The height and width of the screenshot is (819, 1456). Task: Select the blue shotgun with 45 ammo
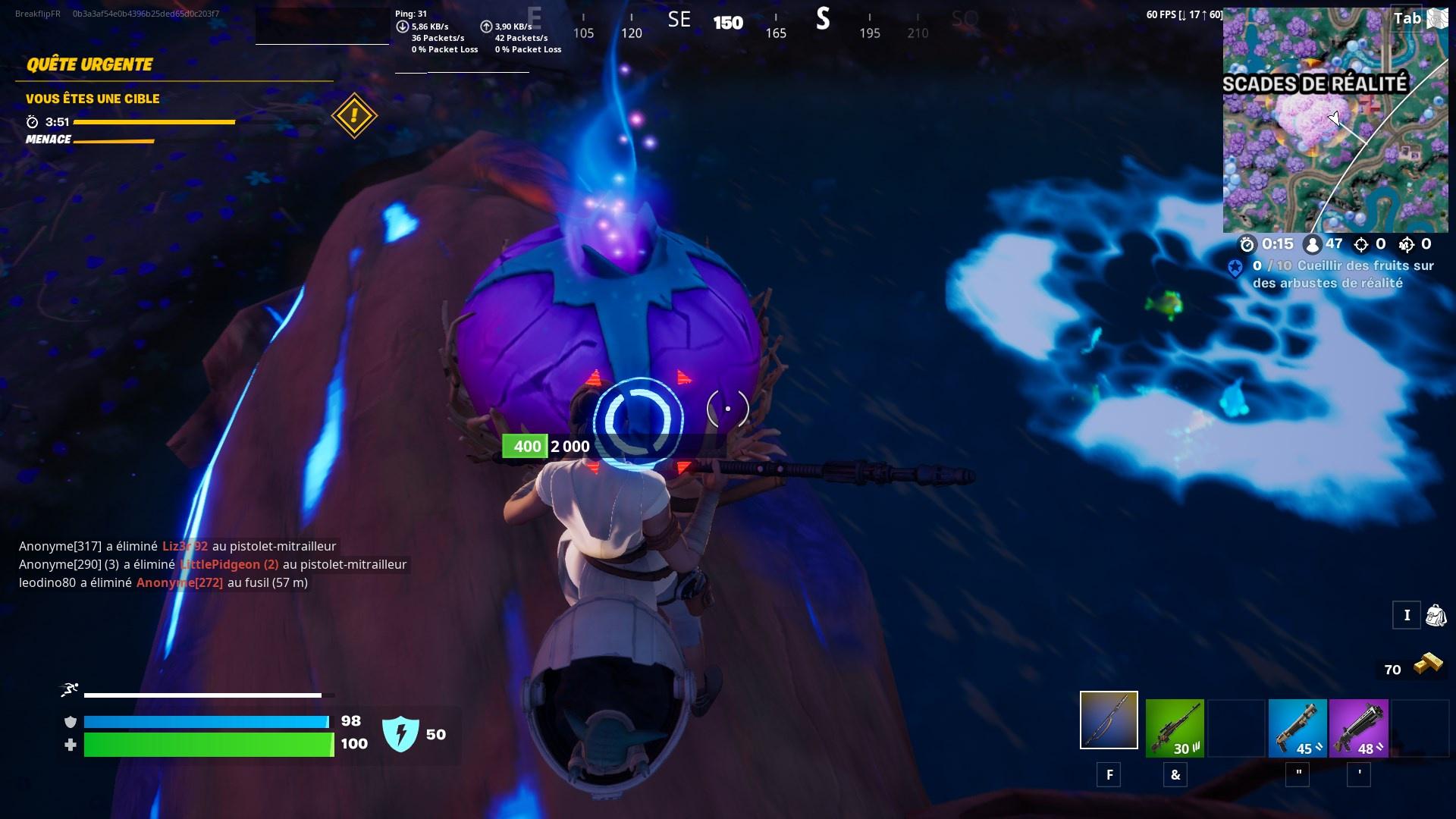click(1298, 728)
